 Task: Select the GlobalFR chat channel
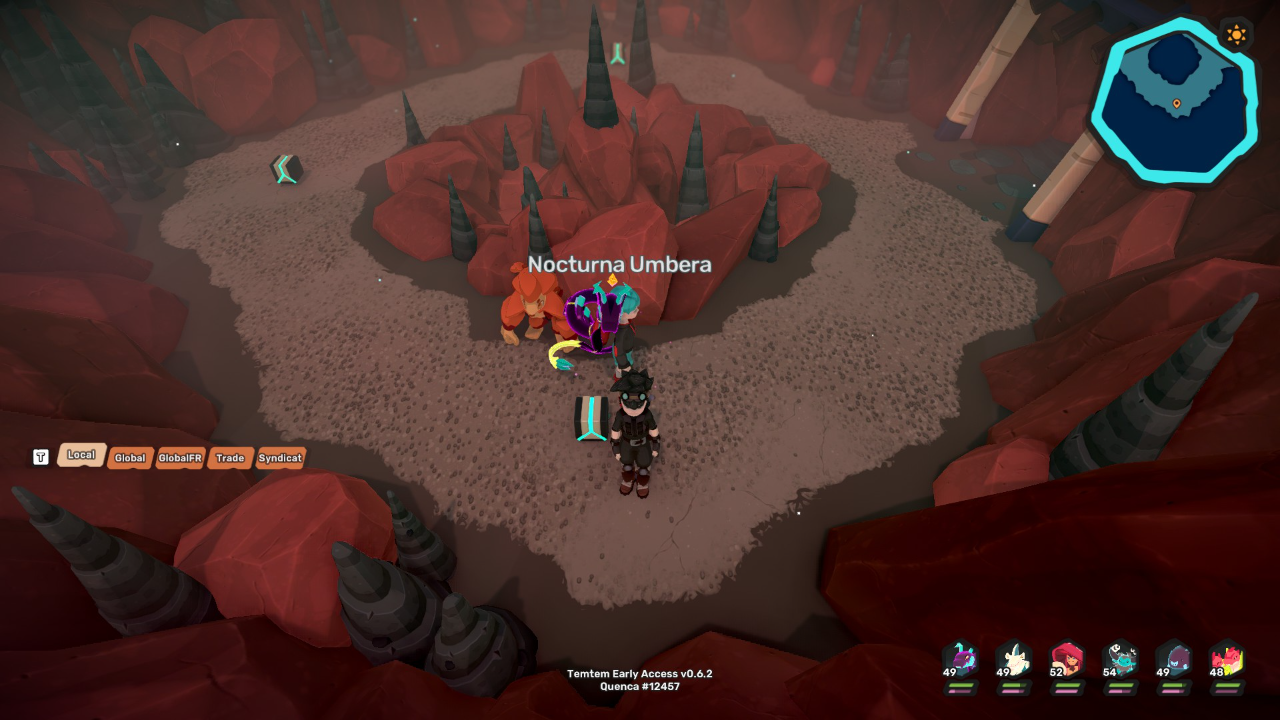click(180, 458)
